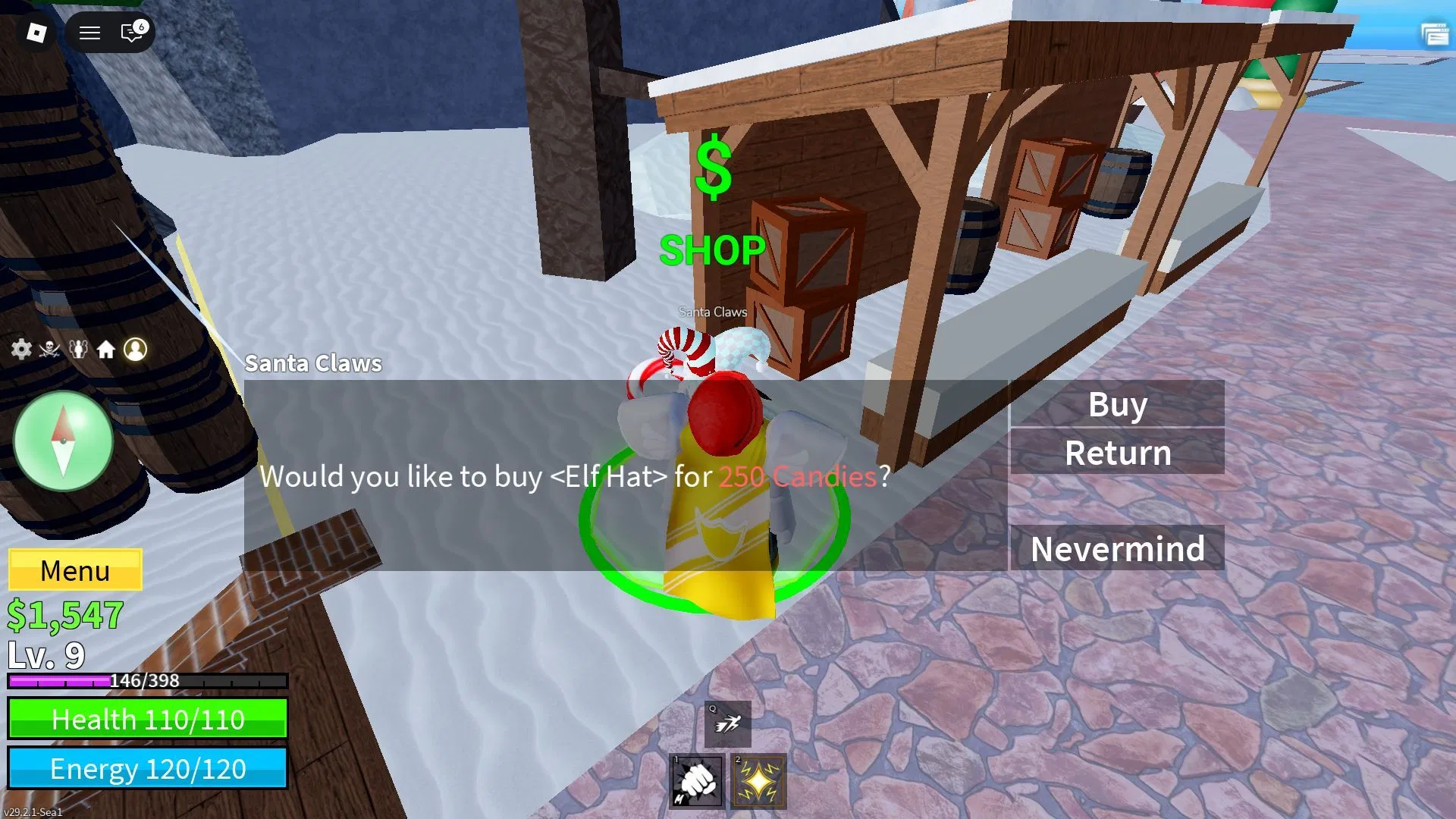The width and height of the screenshot is (1456, 819).
Task: Click the 146/398 experience progress bar
Action: (x=148, y=681)
